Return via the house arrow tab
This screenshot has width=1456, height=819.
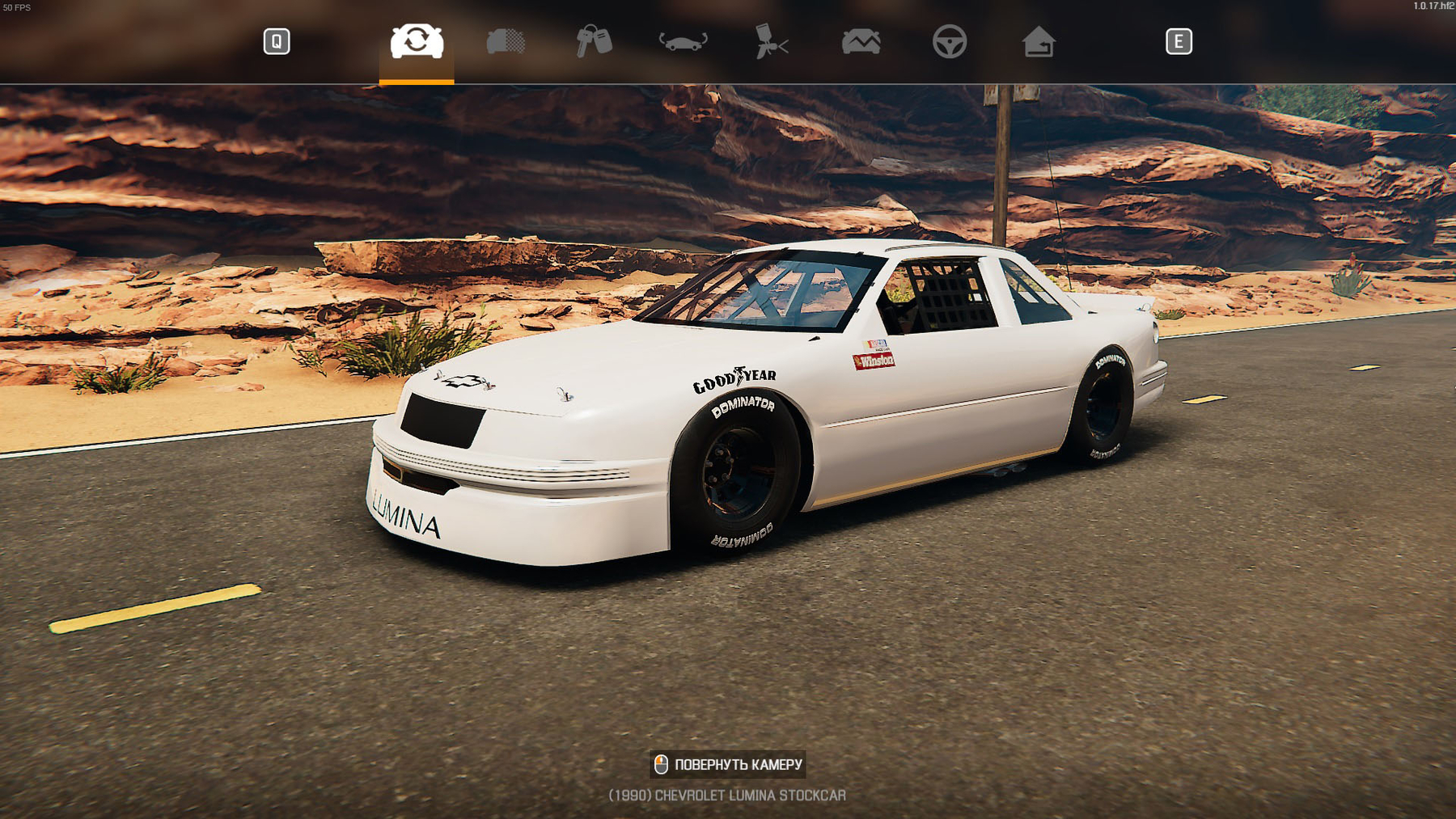[1039, 41]
